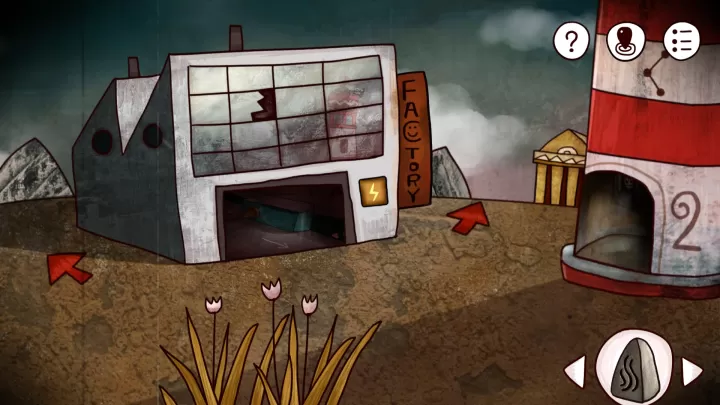Open the list menu button

click(x=682, y=41)
